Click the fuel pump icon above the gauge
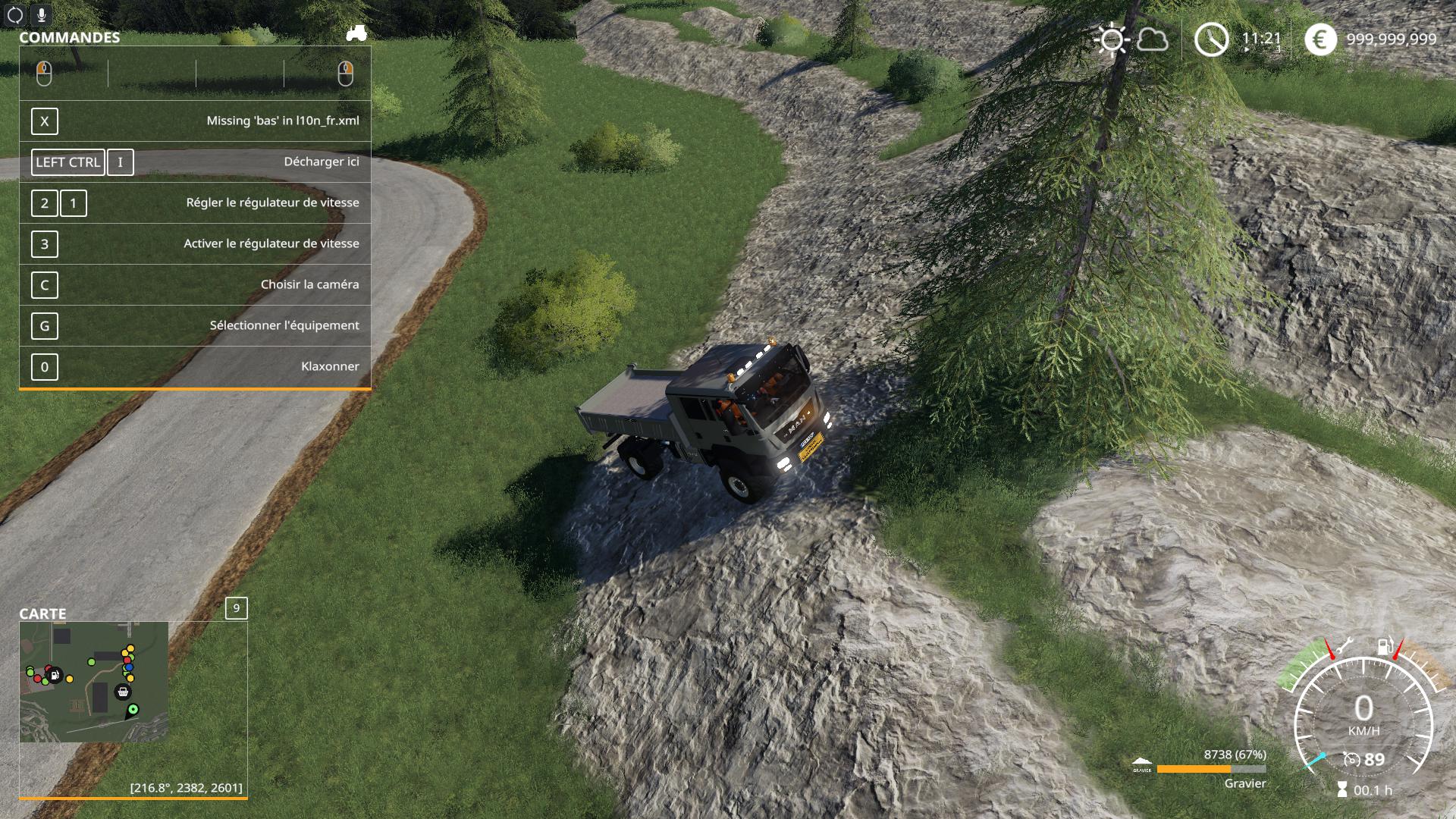This screenshot has width=1456, height=819. coord(1385,647)
